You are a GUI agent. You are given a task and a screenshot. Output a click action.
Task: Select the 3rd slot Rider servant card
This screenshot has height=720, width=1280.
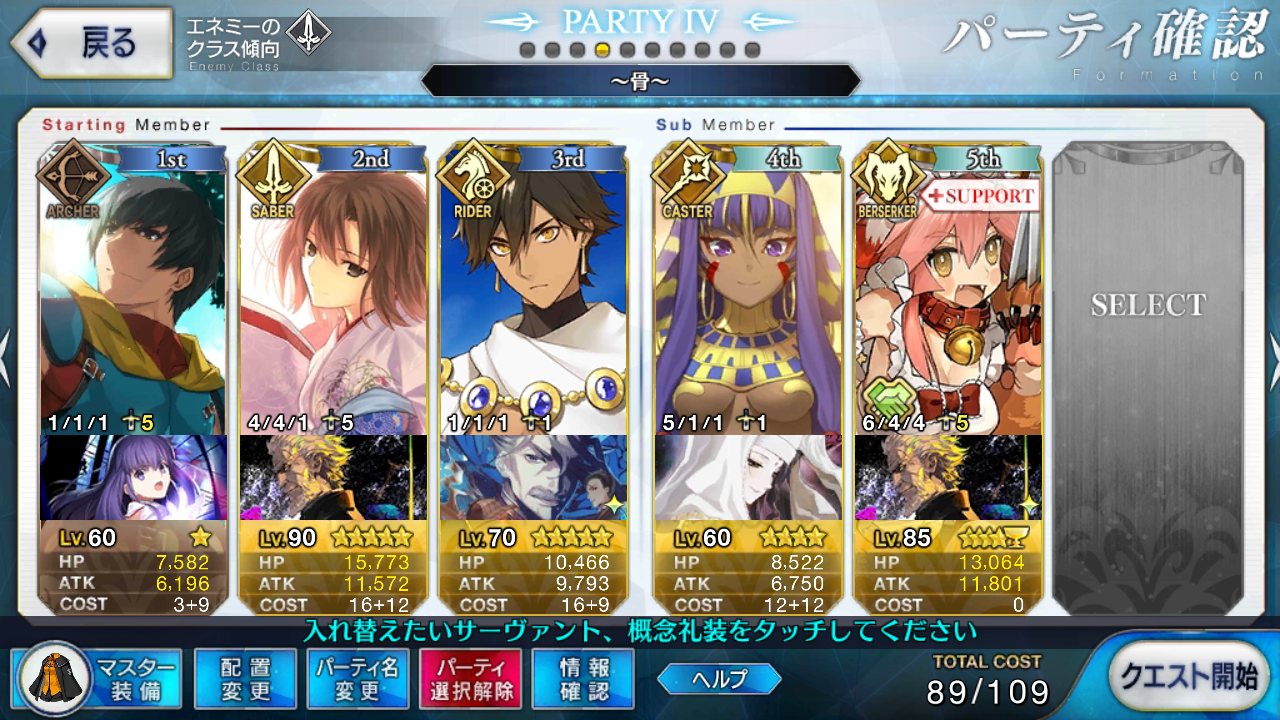(x=533, y=290)
